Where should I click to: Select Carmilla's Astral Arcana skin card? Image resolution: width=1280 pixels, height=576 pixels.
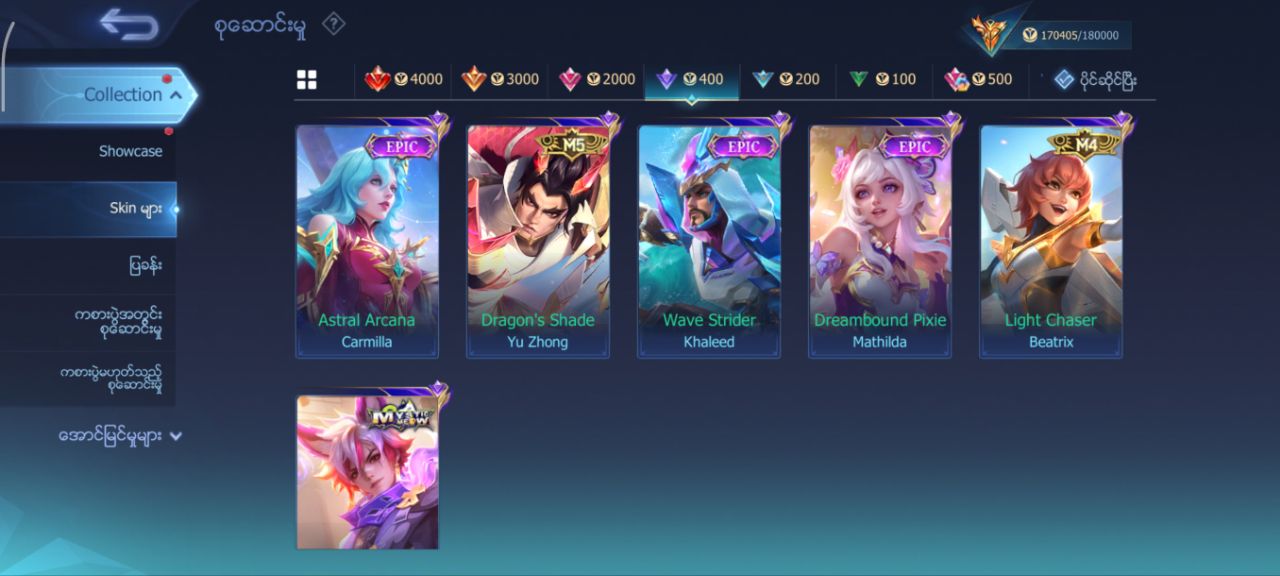(367, 240)
